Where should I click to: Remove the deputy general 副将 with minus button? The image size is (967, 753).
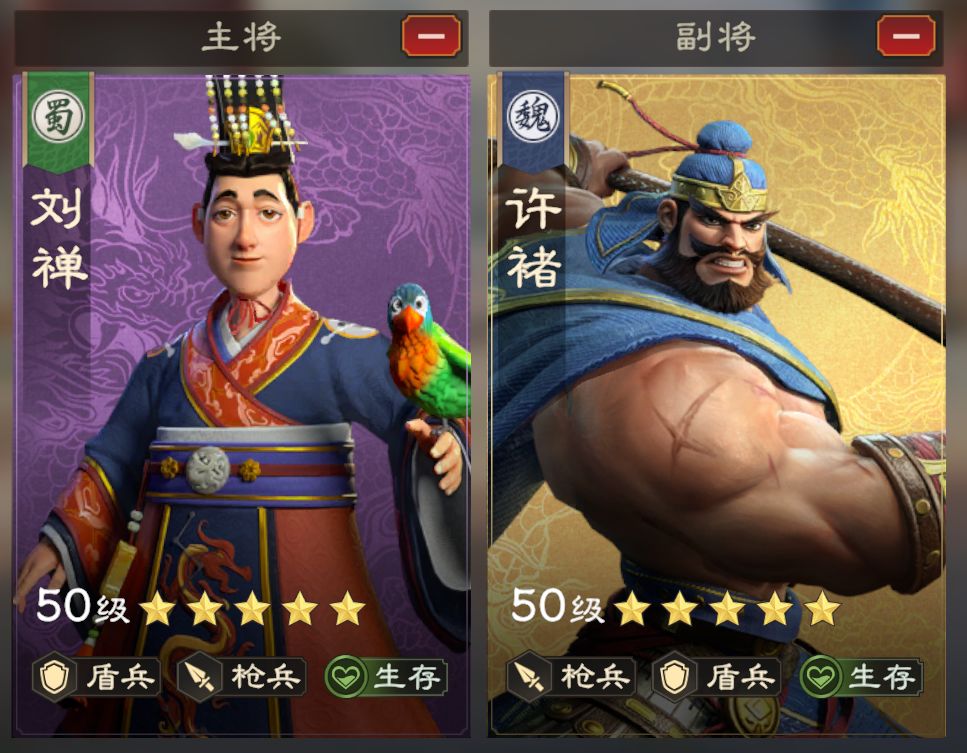[906, 37]
